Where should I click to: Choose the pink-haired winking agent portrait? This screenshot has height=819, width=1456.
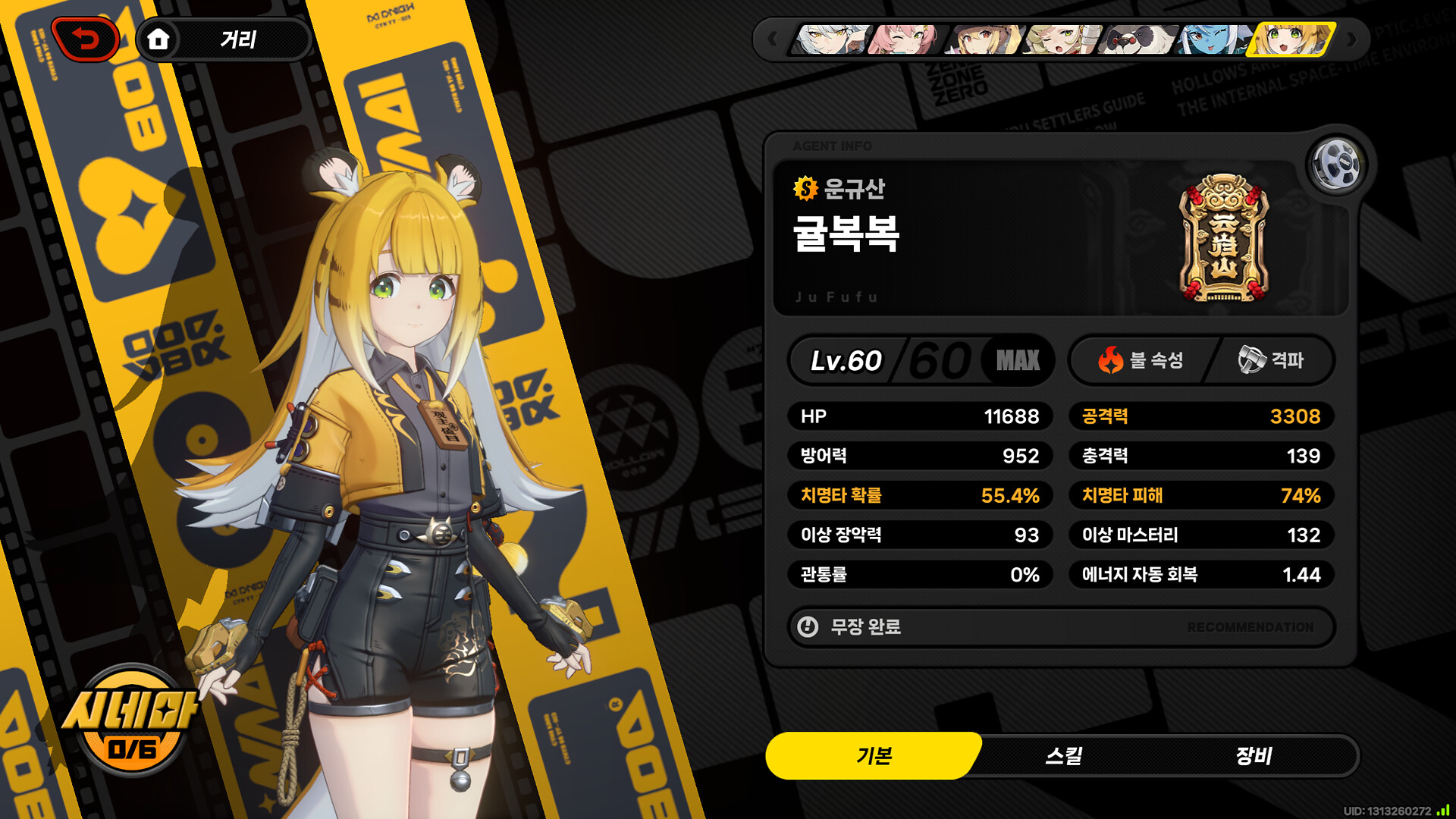906,39
